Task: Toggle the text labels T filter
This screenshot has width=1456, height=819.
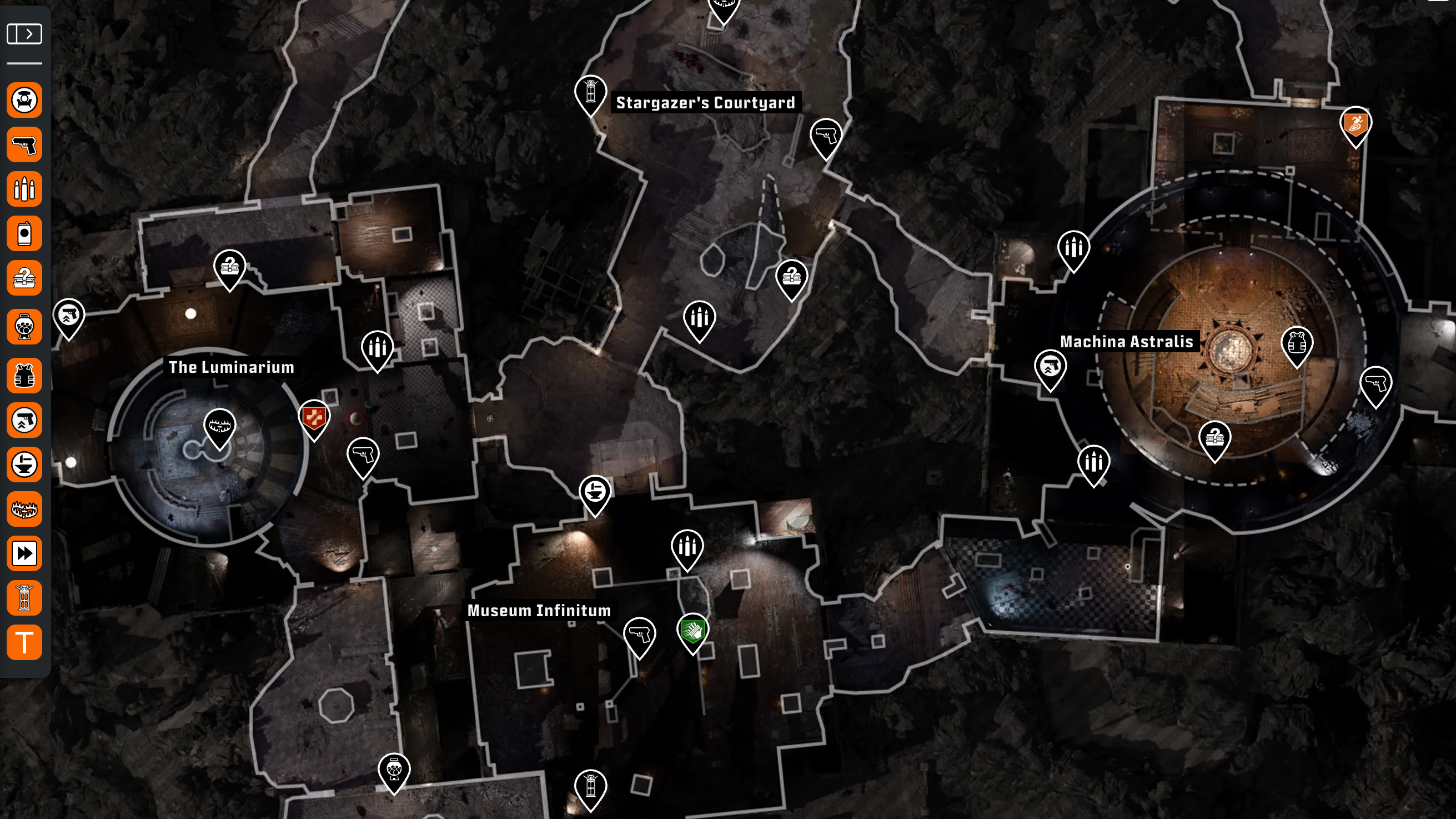Action: [x=24, y=642]
